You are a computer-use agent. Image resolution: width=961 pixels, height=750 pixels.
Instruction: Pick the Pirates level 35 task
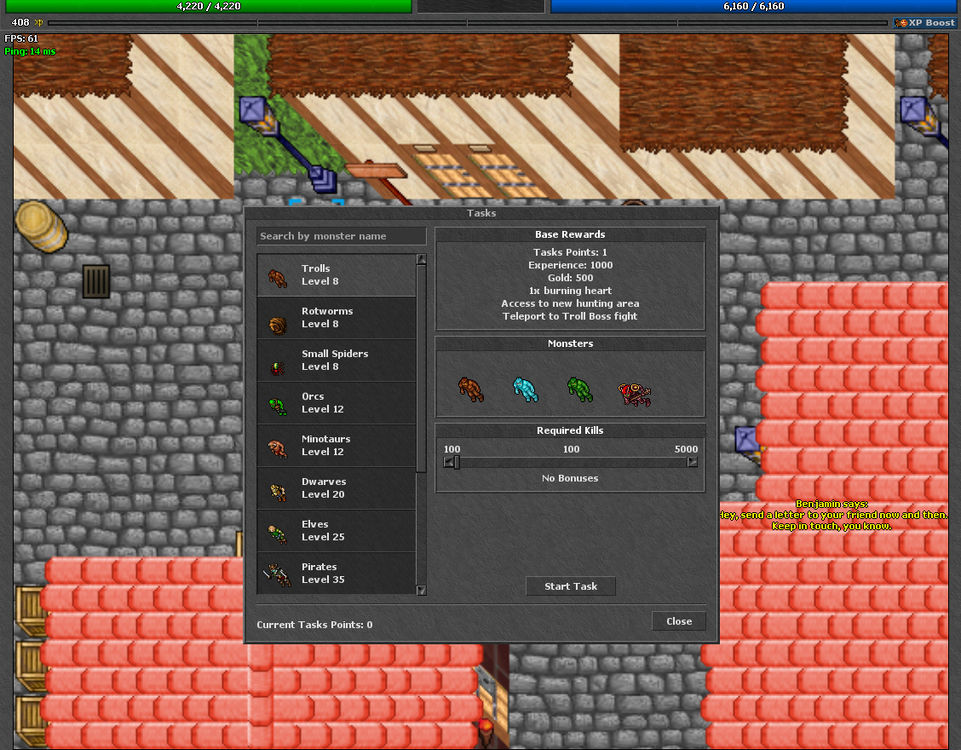click(x=336, y=573)
